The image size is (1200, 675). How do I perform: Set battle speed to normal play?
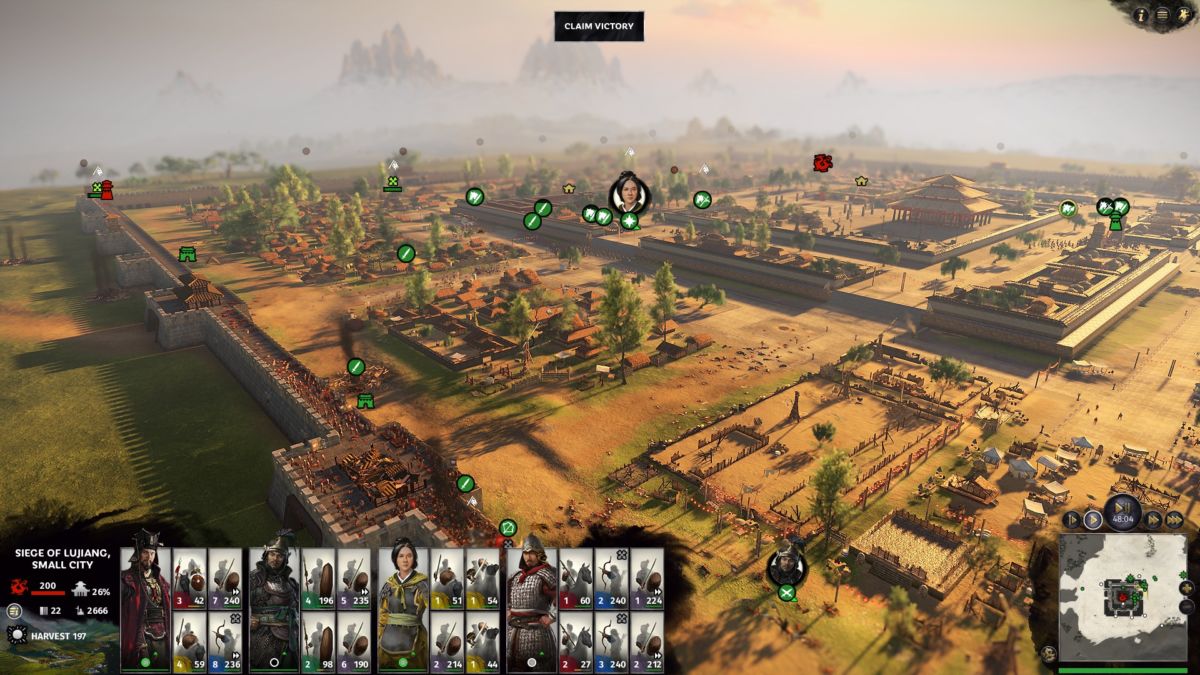point(1093,519)
